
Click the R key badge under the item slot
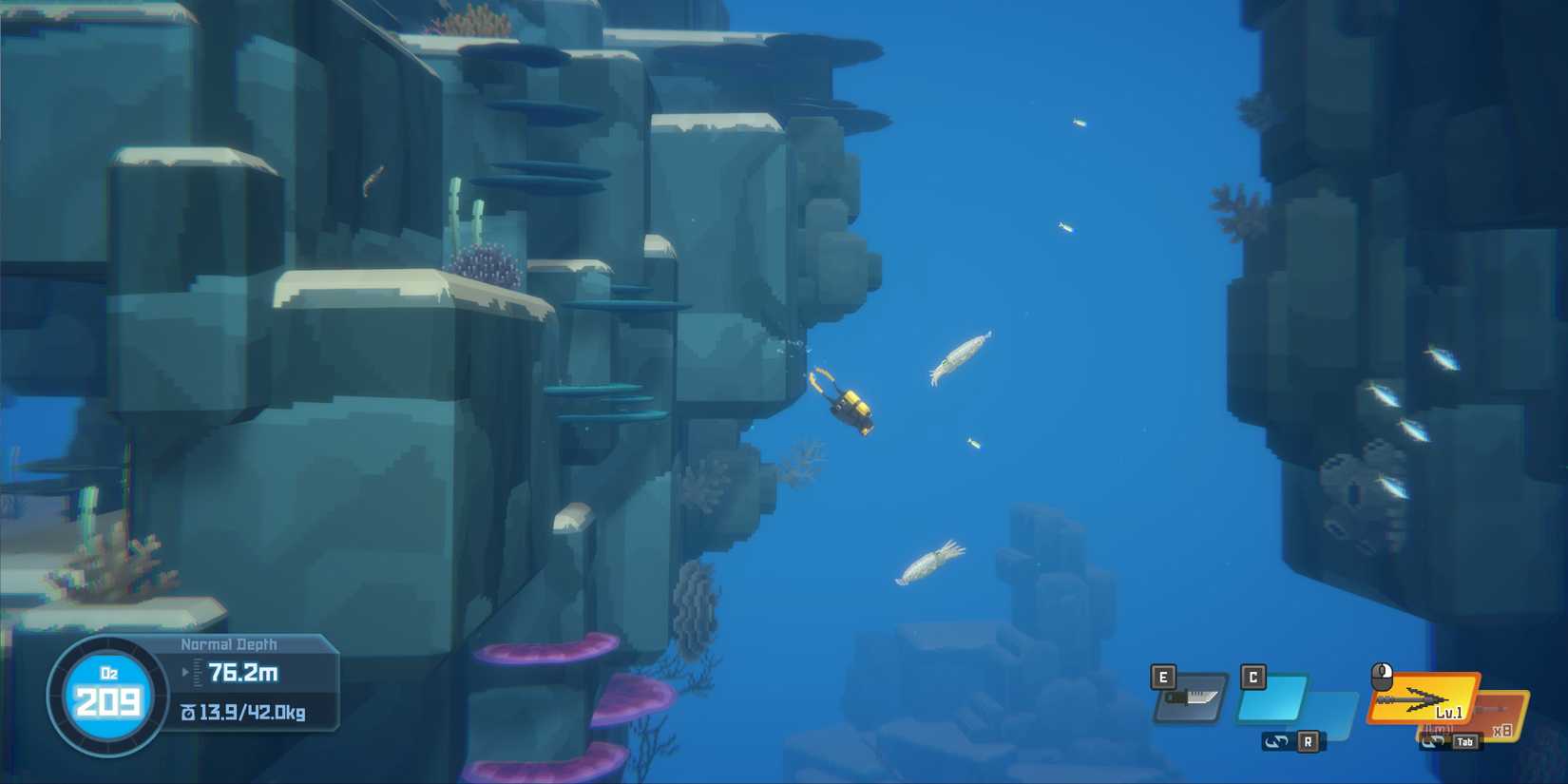1309,741
